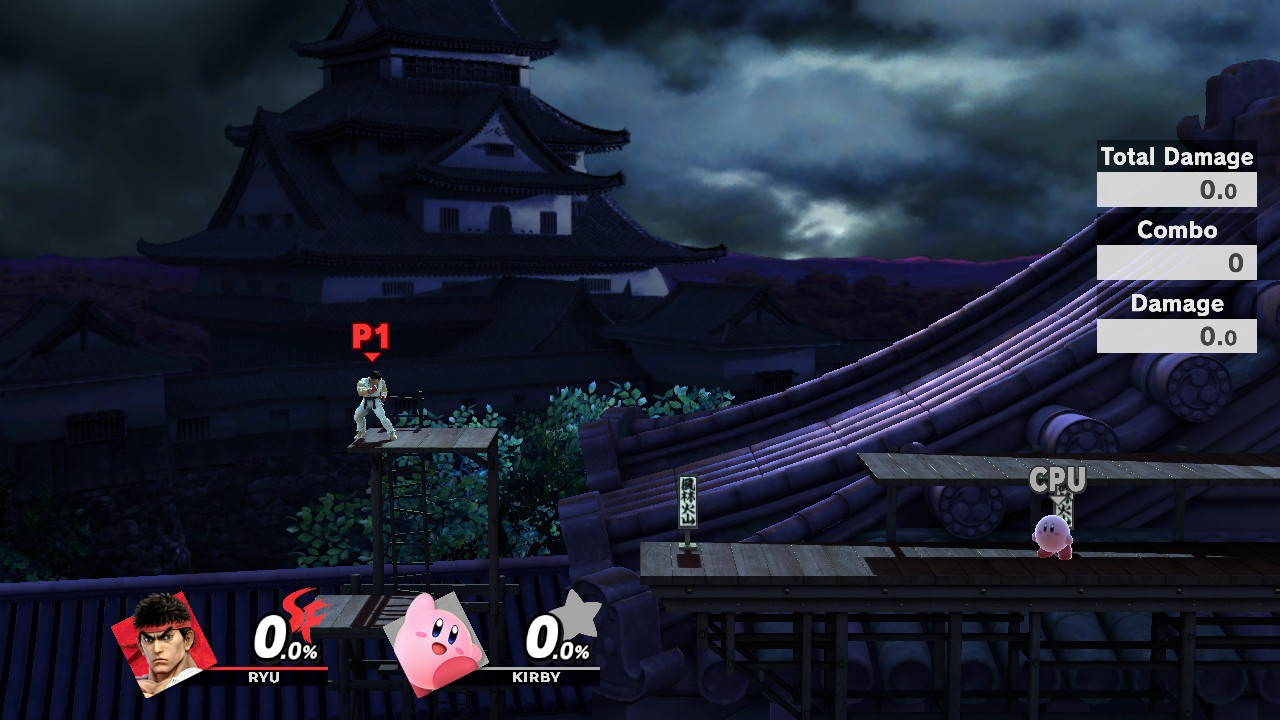Click the Damage value field showing 0.0
The image size is (1280, 720).
(x=1176, y=337)
